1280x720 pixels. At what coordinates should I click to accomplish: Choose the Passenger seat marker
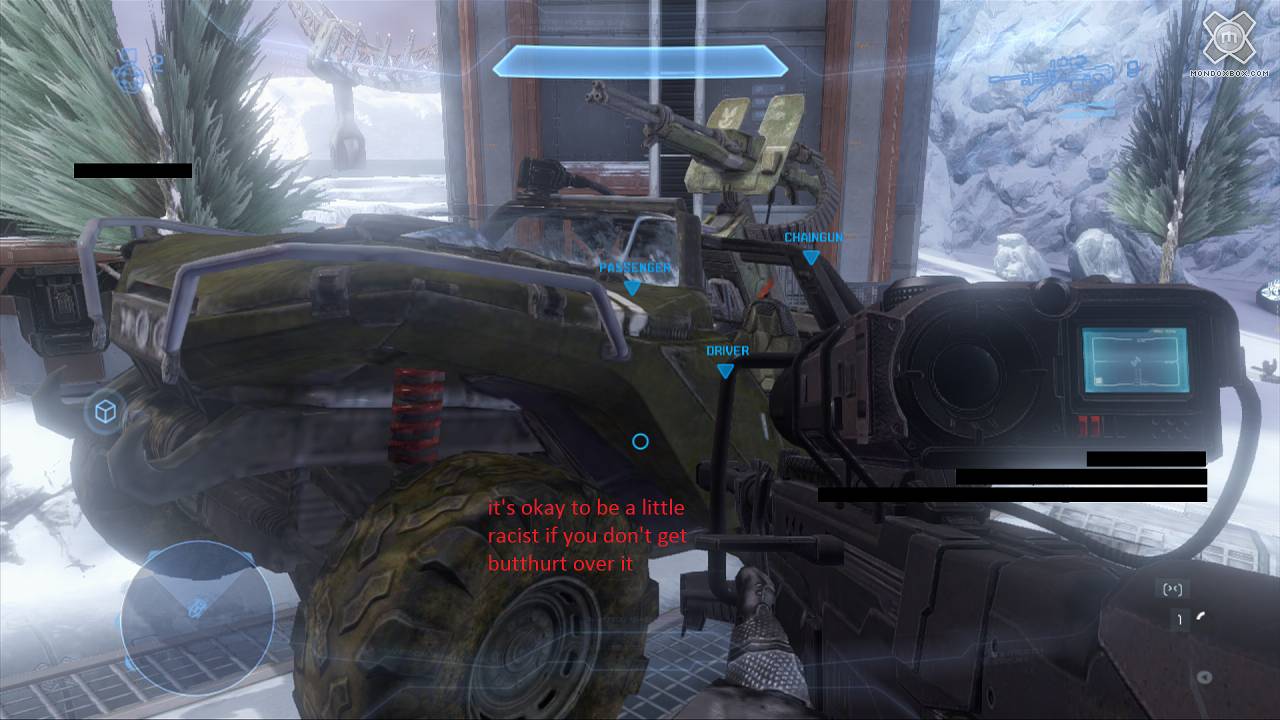(x=632, y=287)
